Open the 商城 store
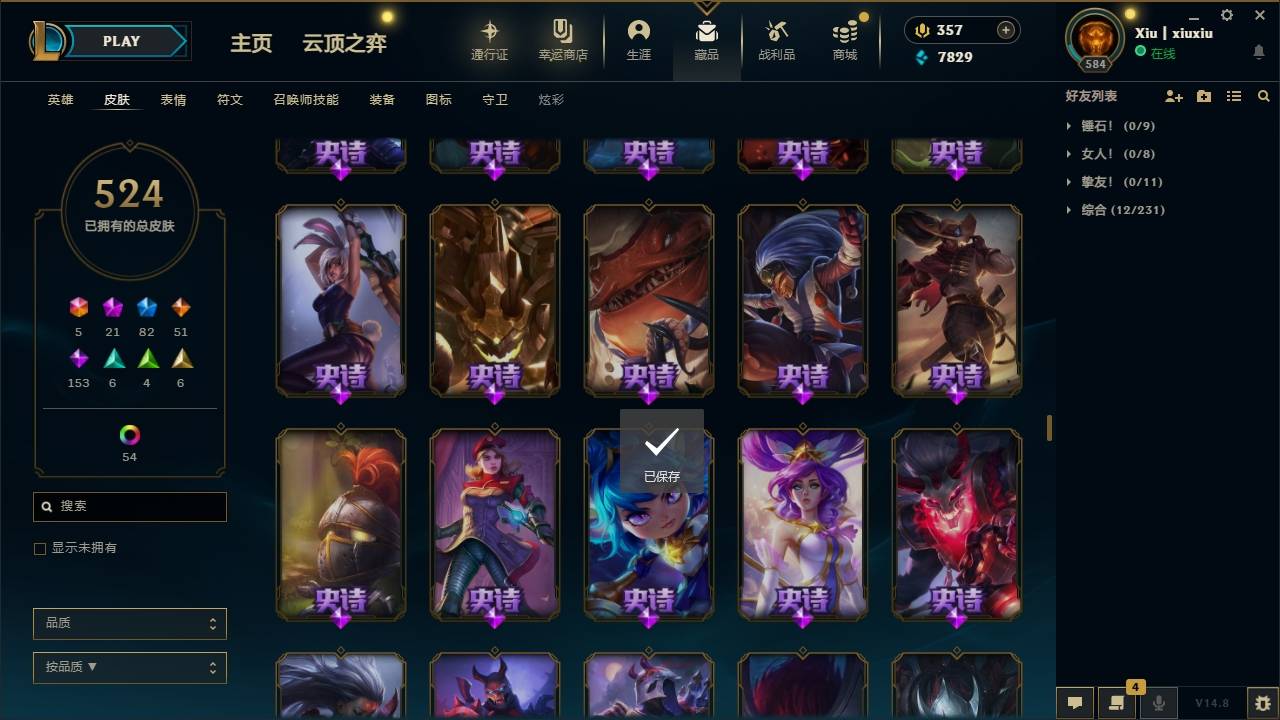 (x=843, y=41)
